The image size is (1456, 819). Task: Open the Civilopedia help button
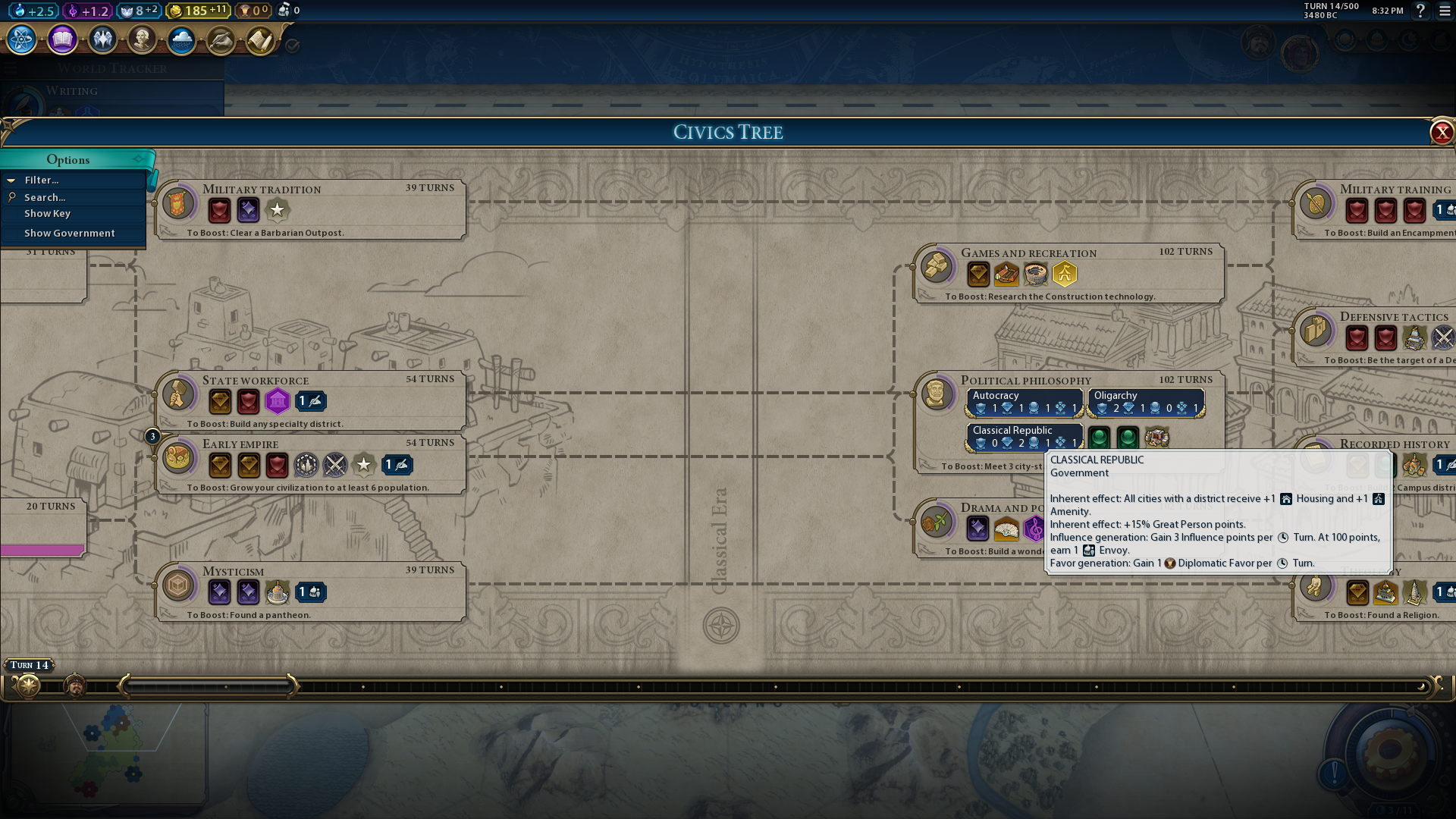(1420, 11)
